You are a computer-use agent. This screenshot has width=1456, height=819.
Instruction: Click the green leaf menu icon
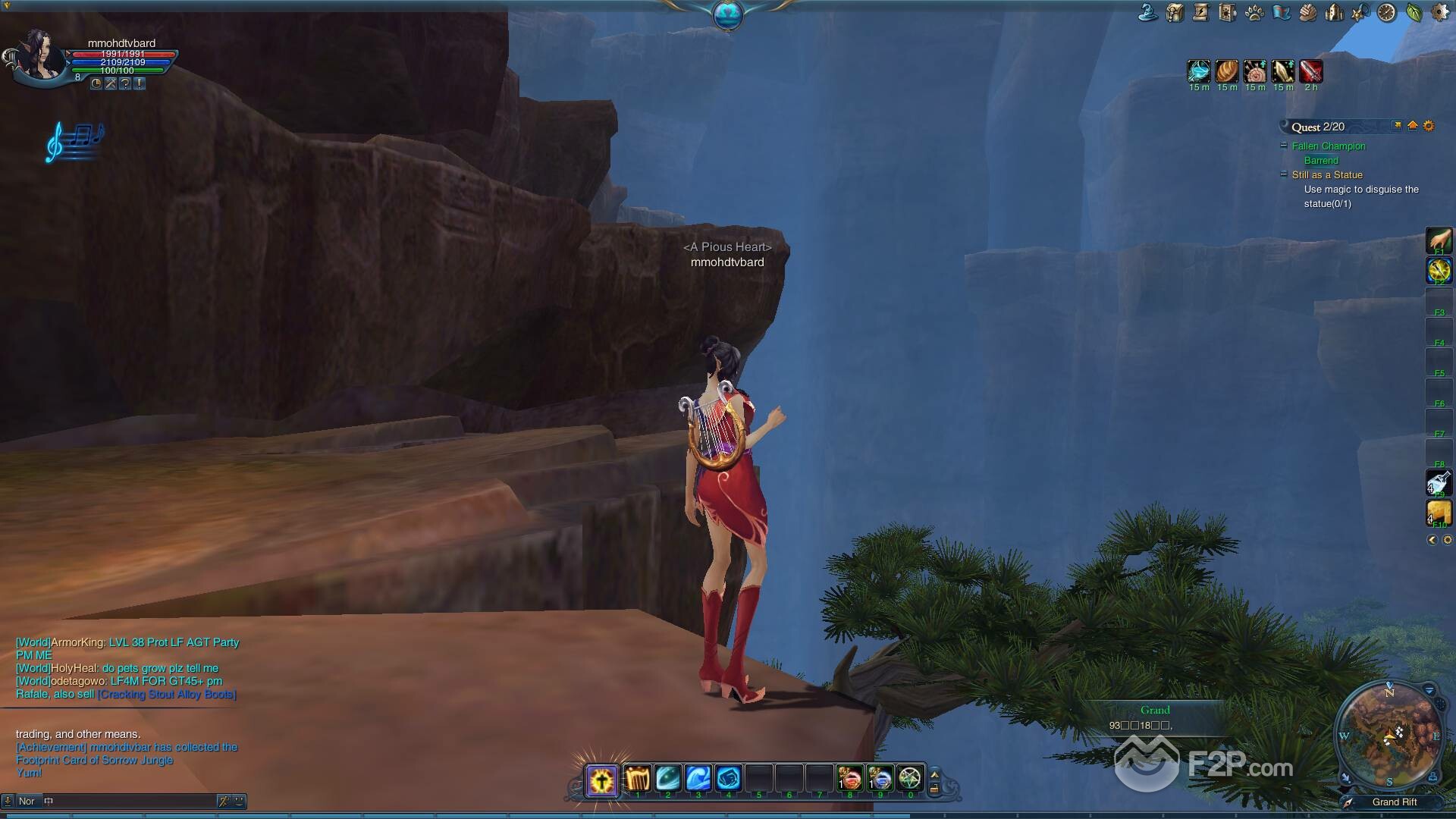click(1414, 12)
